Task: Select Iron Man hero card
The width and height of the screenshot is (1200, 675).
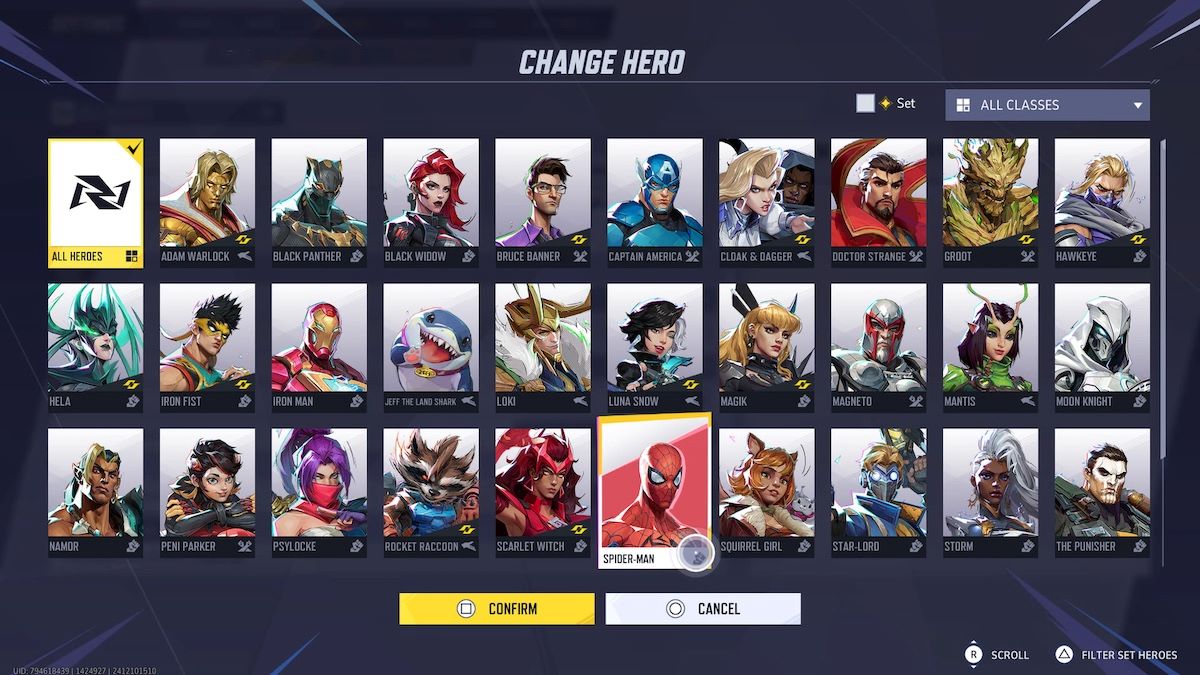Action: [319, 348]
